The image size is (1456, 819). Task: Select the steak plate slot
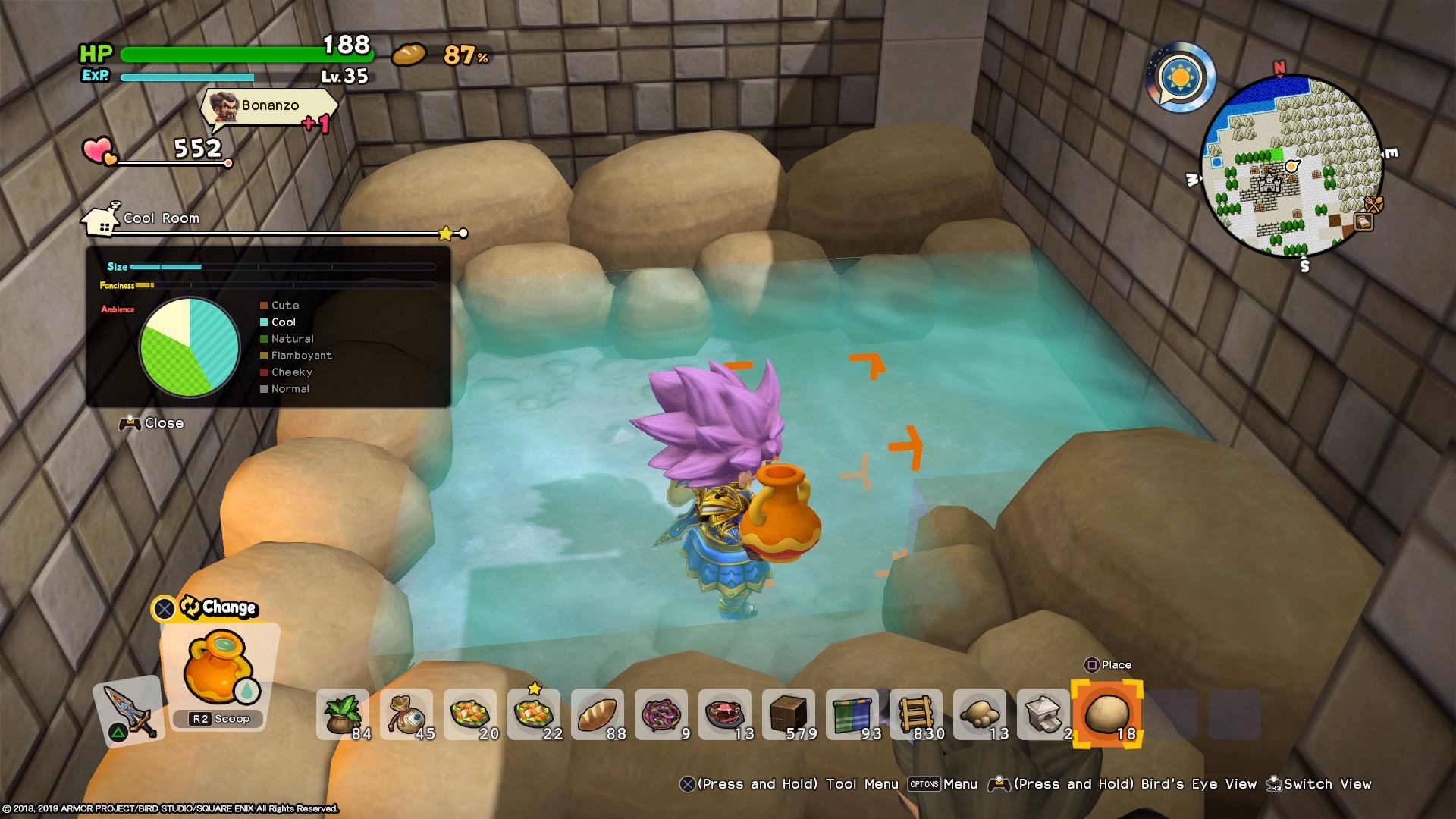point(725,714)
